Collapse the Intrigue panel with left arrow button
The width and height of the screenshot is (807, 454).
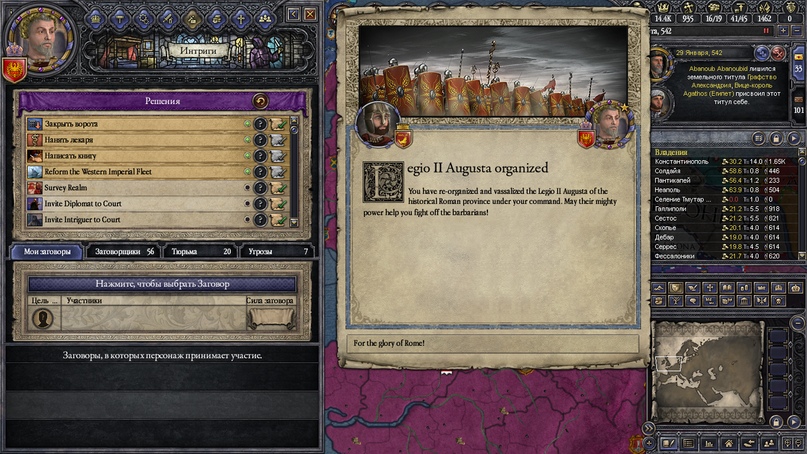click(x=293, y=14)
